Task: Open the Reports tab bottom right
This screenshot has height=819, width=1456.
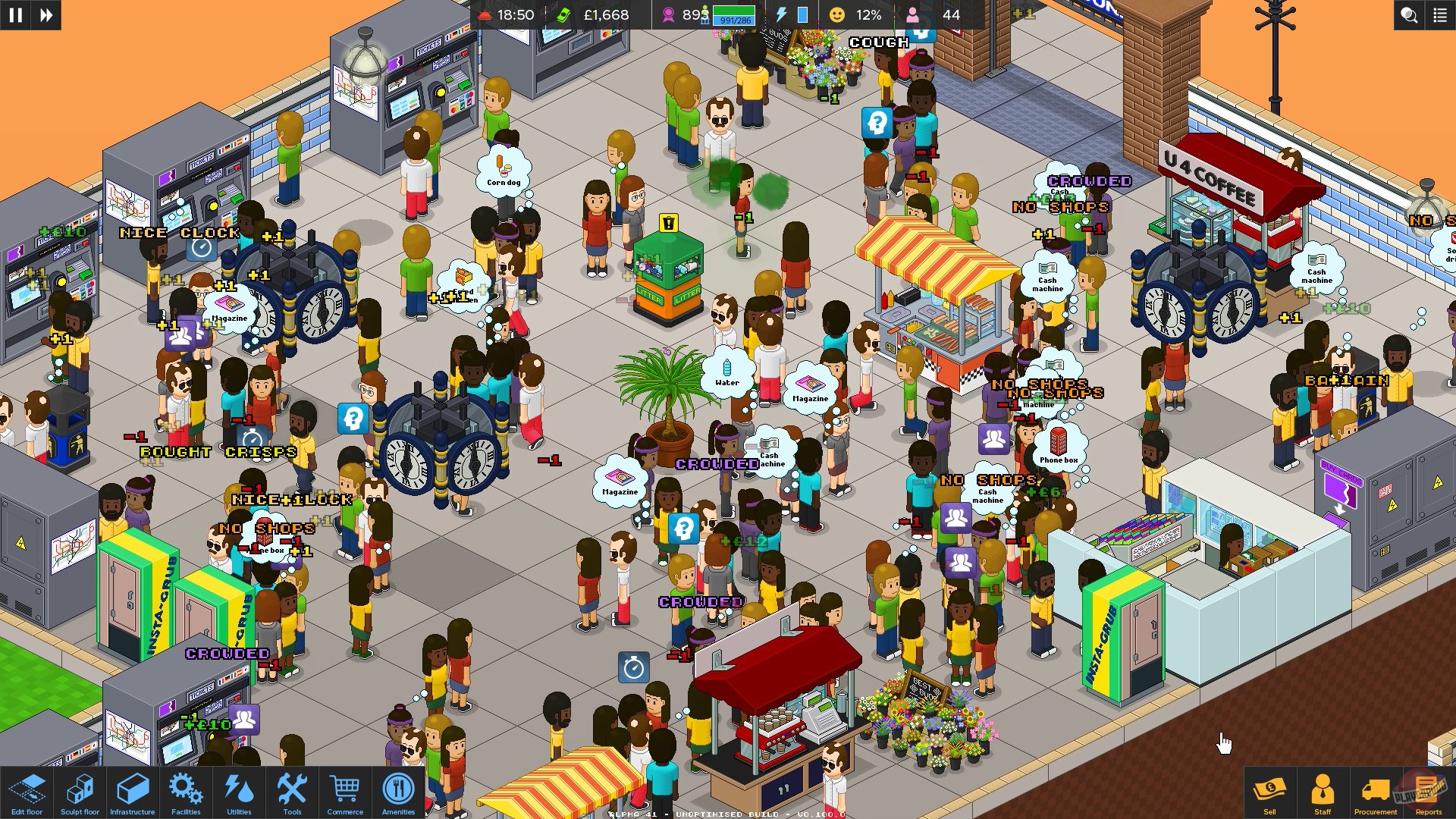Action: coord(1429,792)
